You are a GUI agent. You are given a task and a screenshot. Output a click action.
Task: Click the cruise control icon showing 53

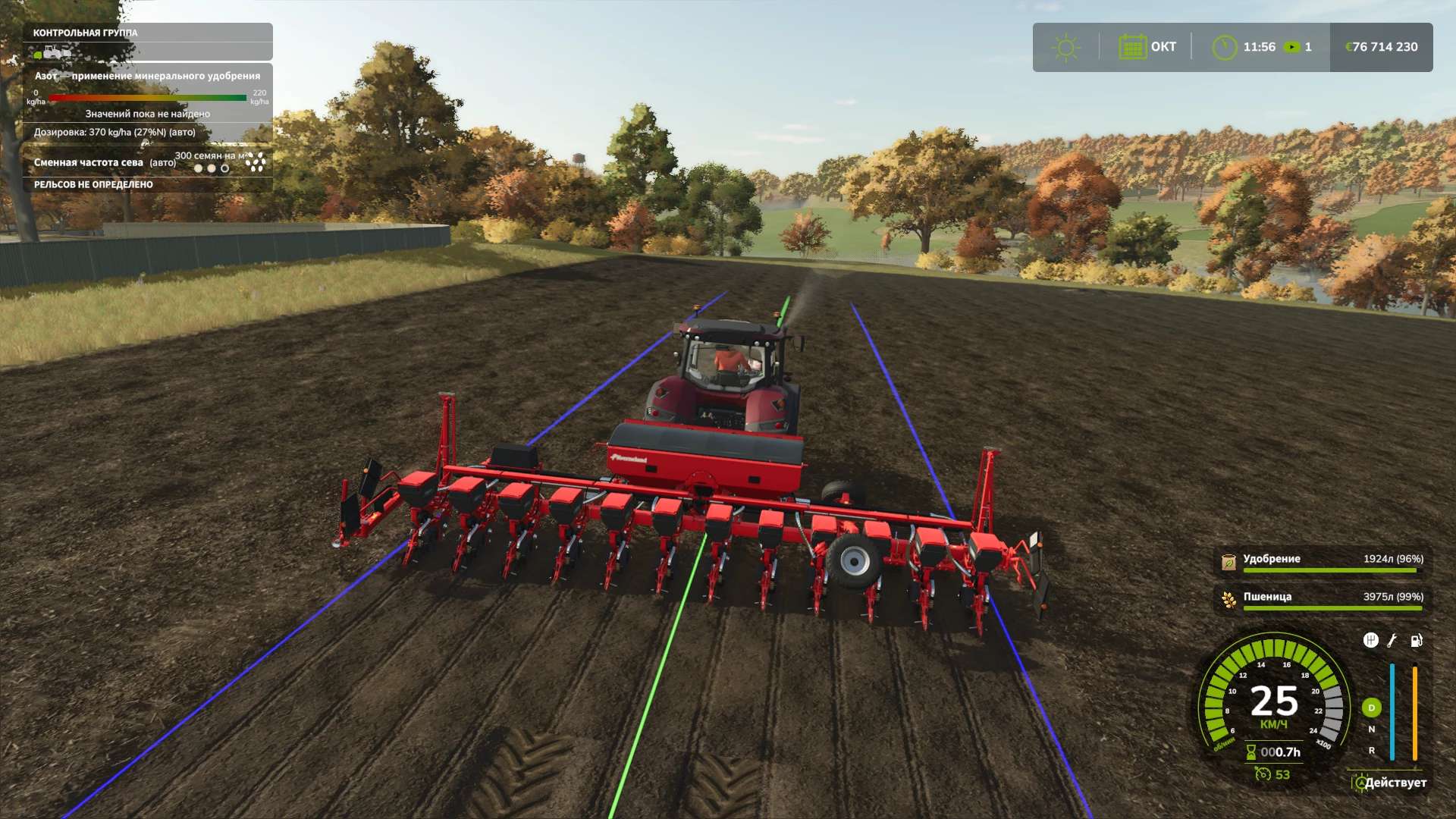click(1263, 774)
